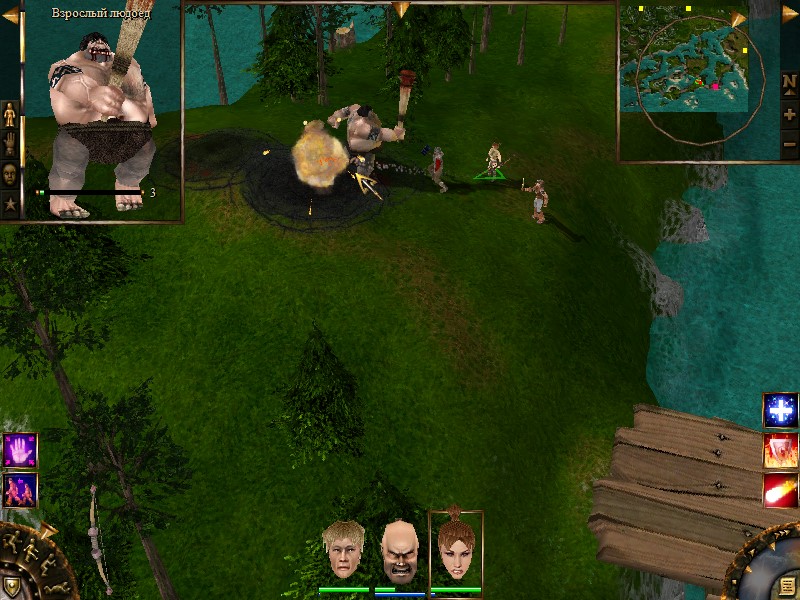The height and width of the screenshot is (600, 800).
Task: Cast the fireball meteor spell
Action: (x=780, y=490)
